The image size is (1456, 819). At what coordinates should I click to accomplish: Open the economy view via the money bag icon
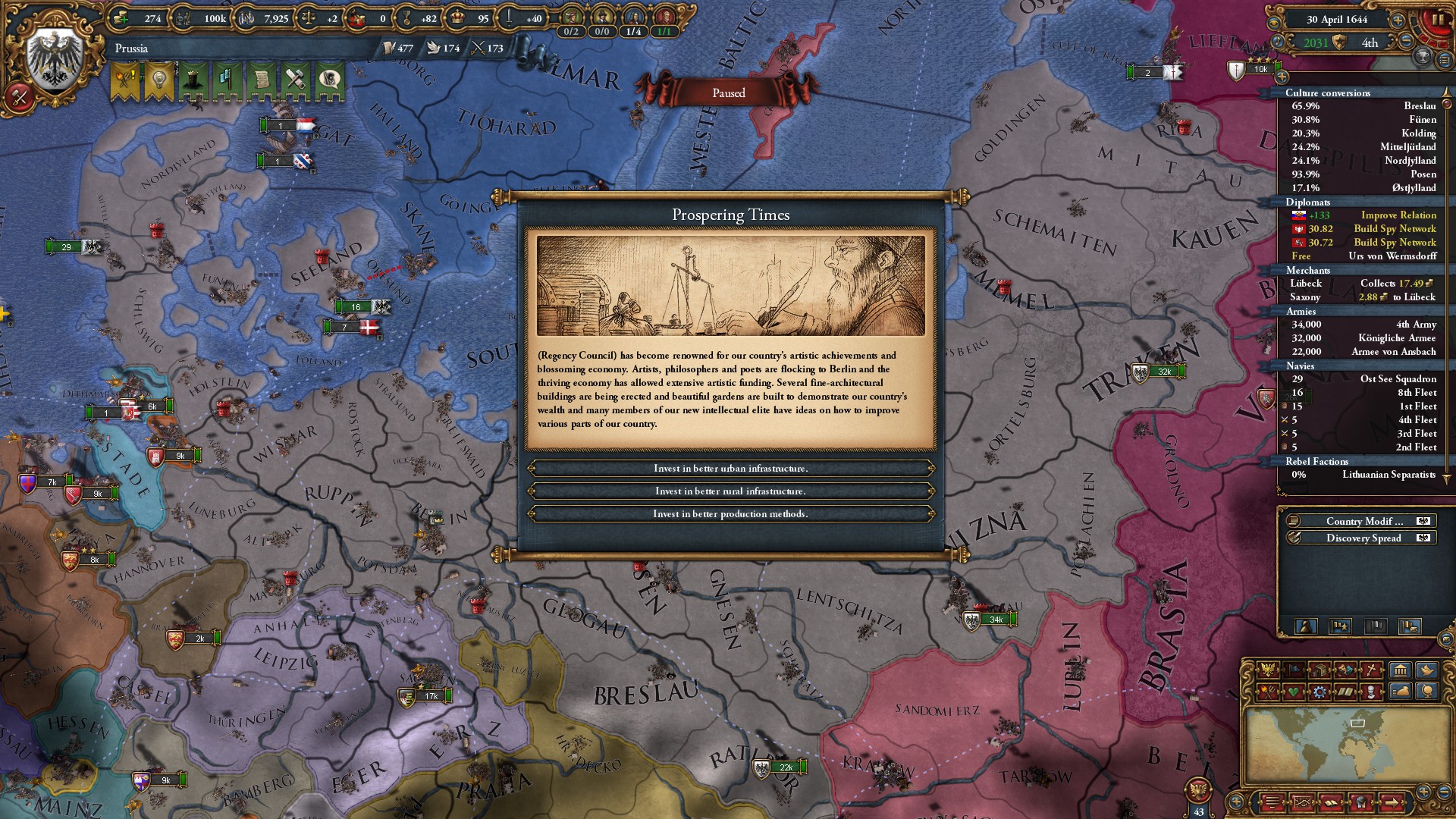(x=1400, y=693)
